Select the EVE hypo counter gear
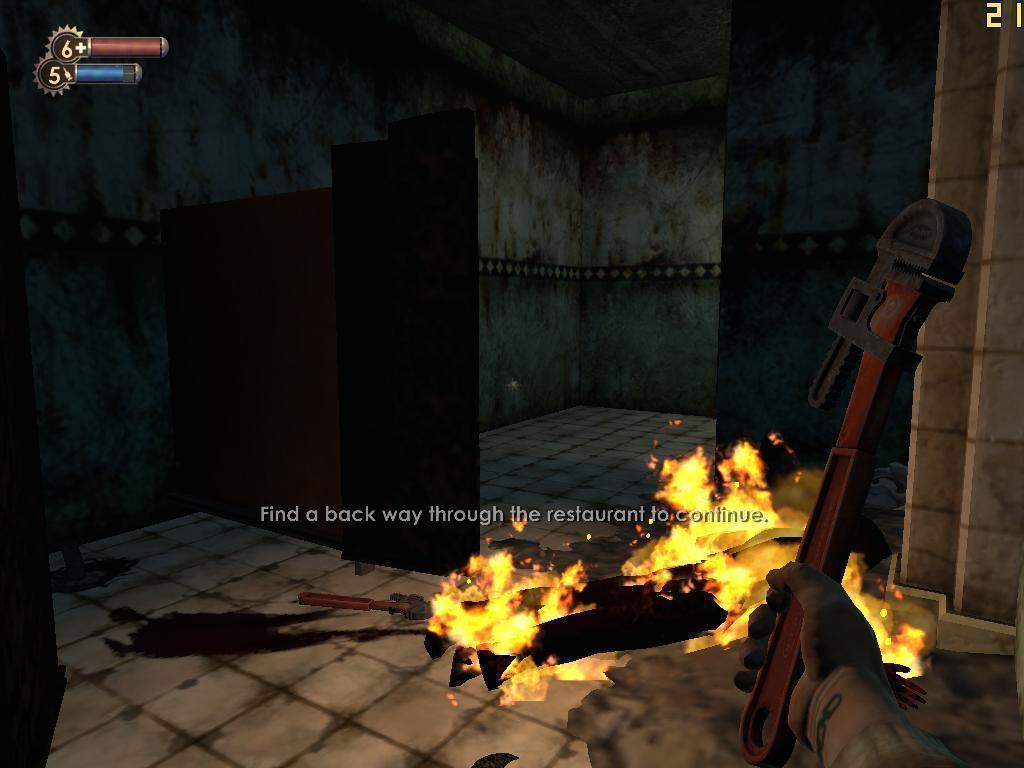This screenshot has height=768, width=1024. (55, 74)
